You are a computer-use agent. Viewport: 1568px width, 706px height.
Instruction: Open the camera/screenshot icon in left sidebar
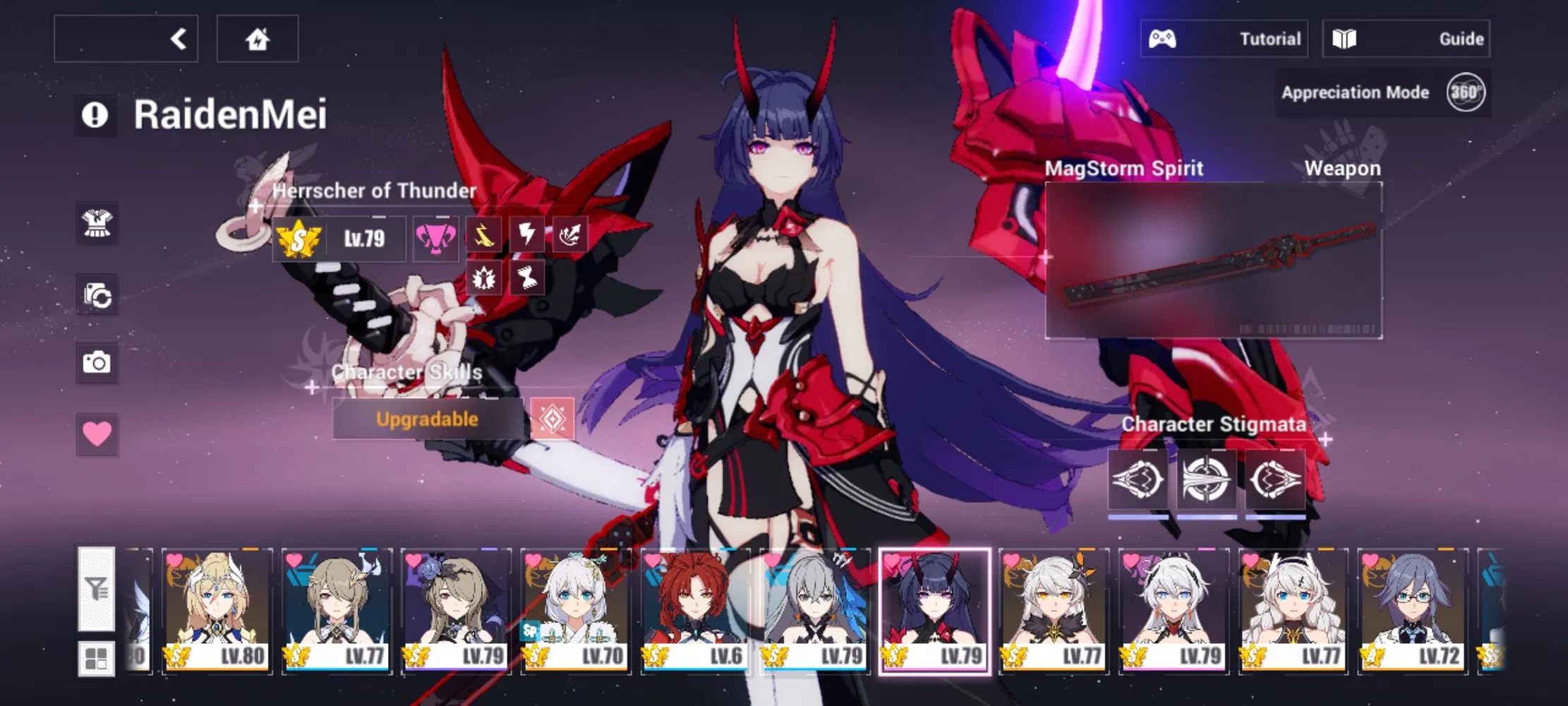[x=98, y=362]
